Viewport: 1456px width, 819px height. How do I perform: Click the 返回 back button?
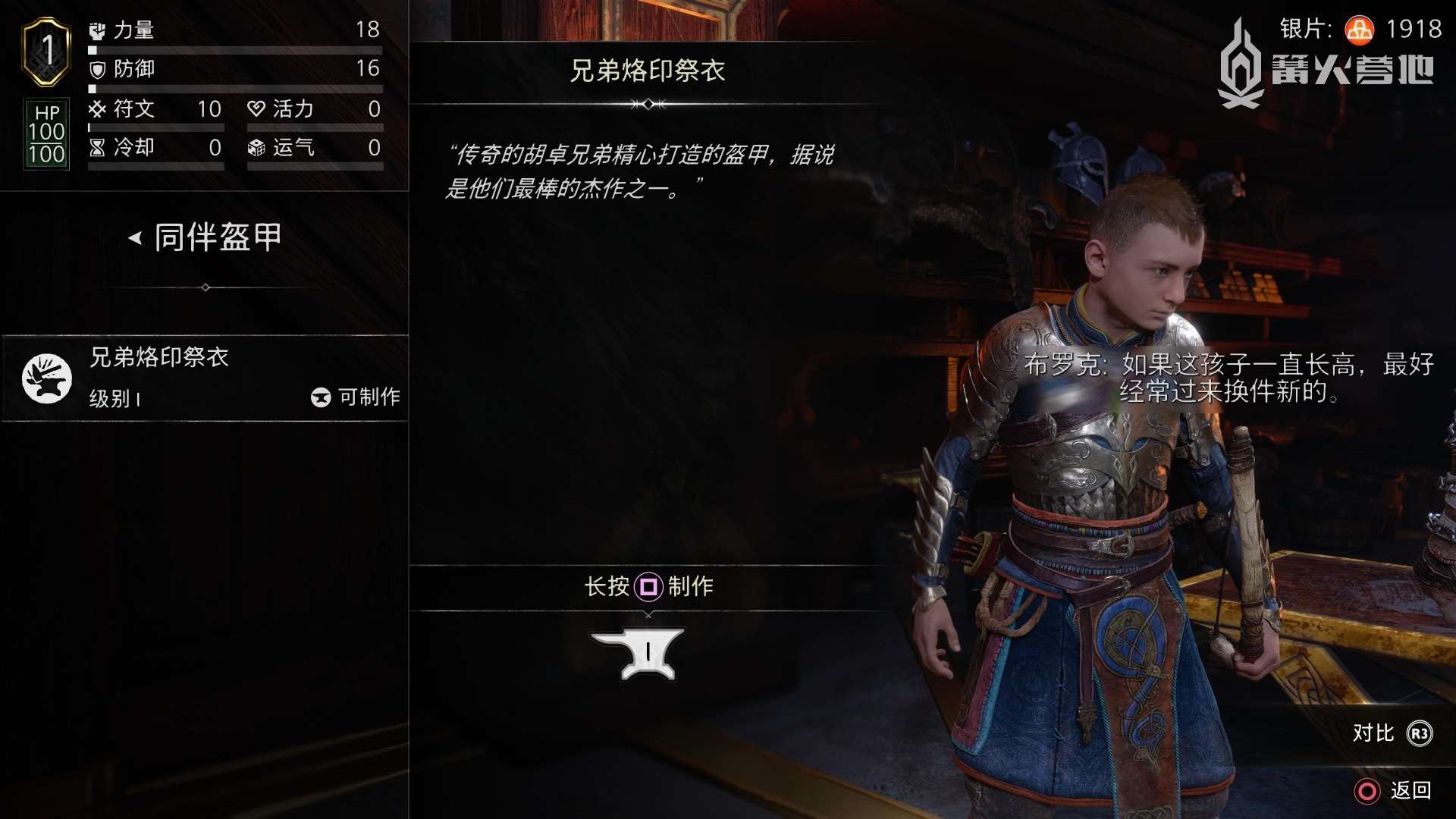1394,791
